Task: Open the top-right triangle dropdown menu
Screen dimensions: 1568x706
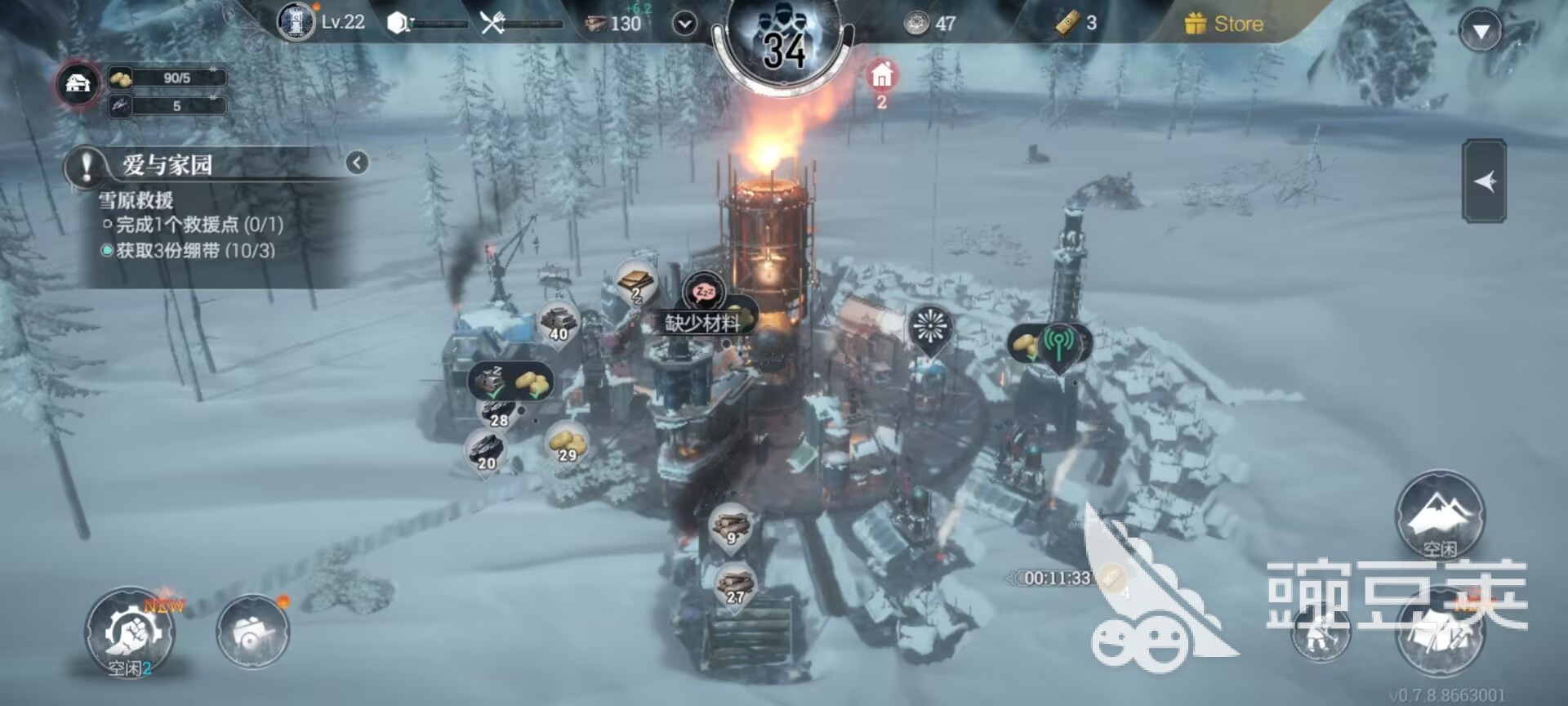Action: pos(1480,32)
